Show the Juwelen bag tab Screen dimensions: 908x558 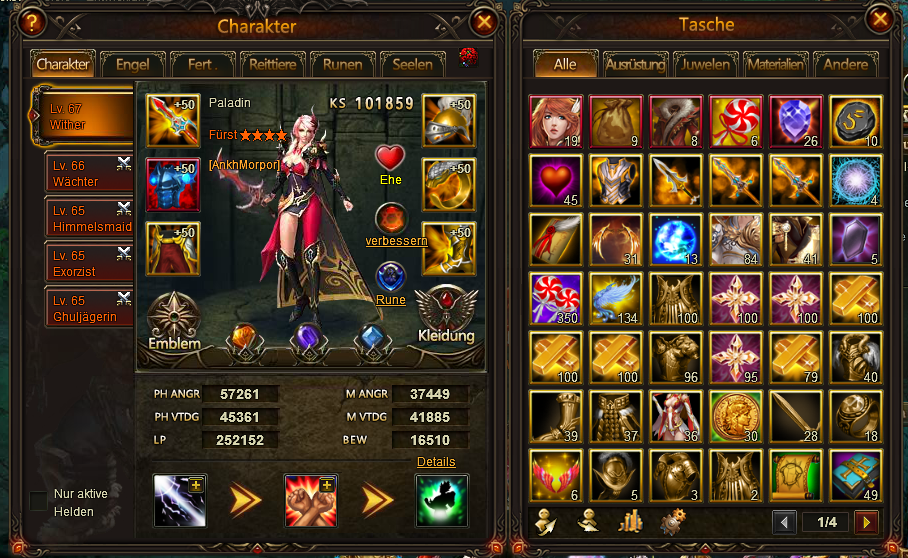(706, 64)
